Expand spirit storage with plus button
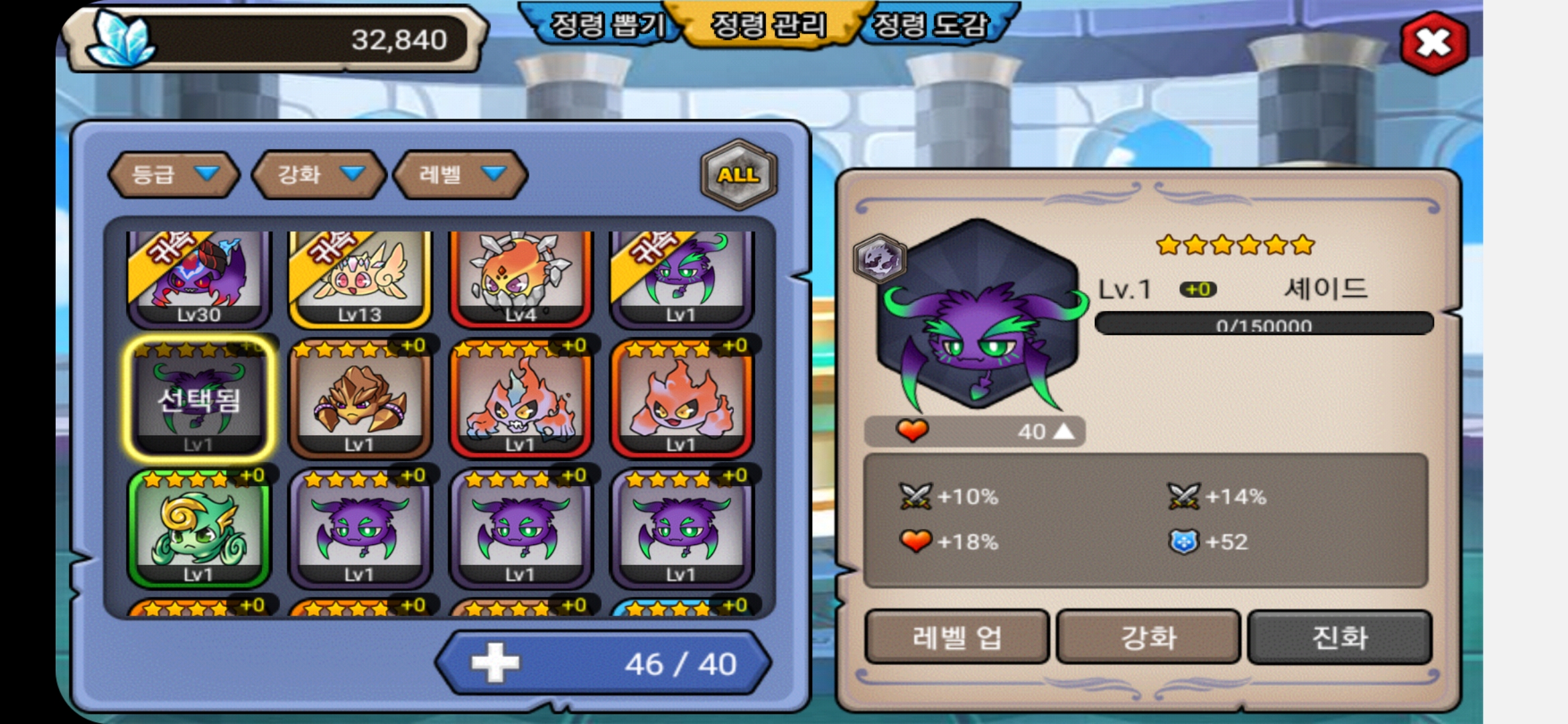This screenshot has width=1568, height=724. click(495, 663)
